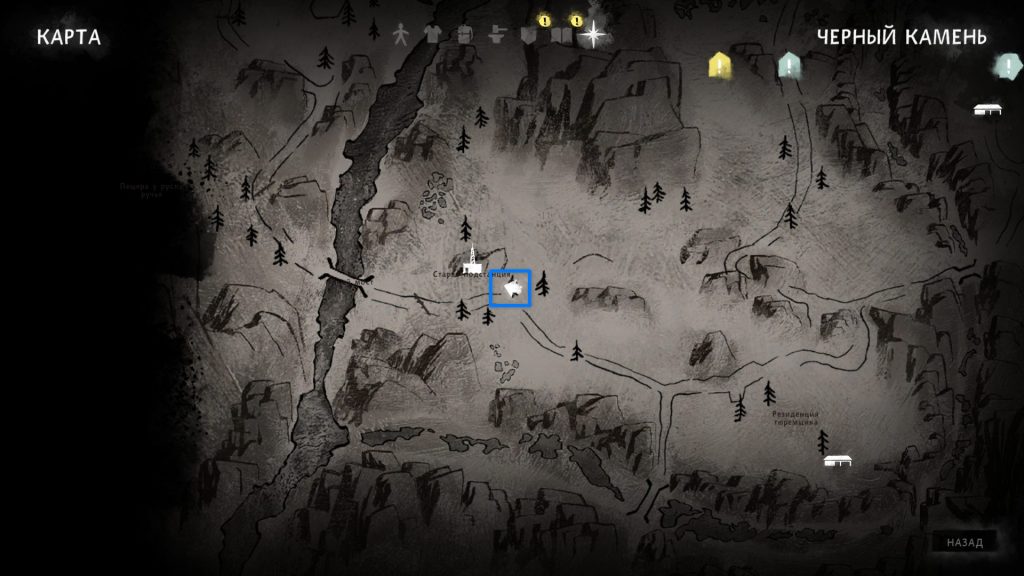Select the yellow house-shaped map marker
The image size is (1024, 576).
point(720,65)
